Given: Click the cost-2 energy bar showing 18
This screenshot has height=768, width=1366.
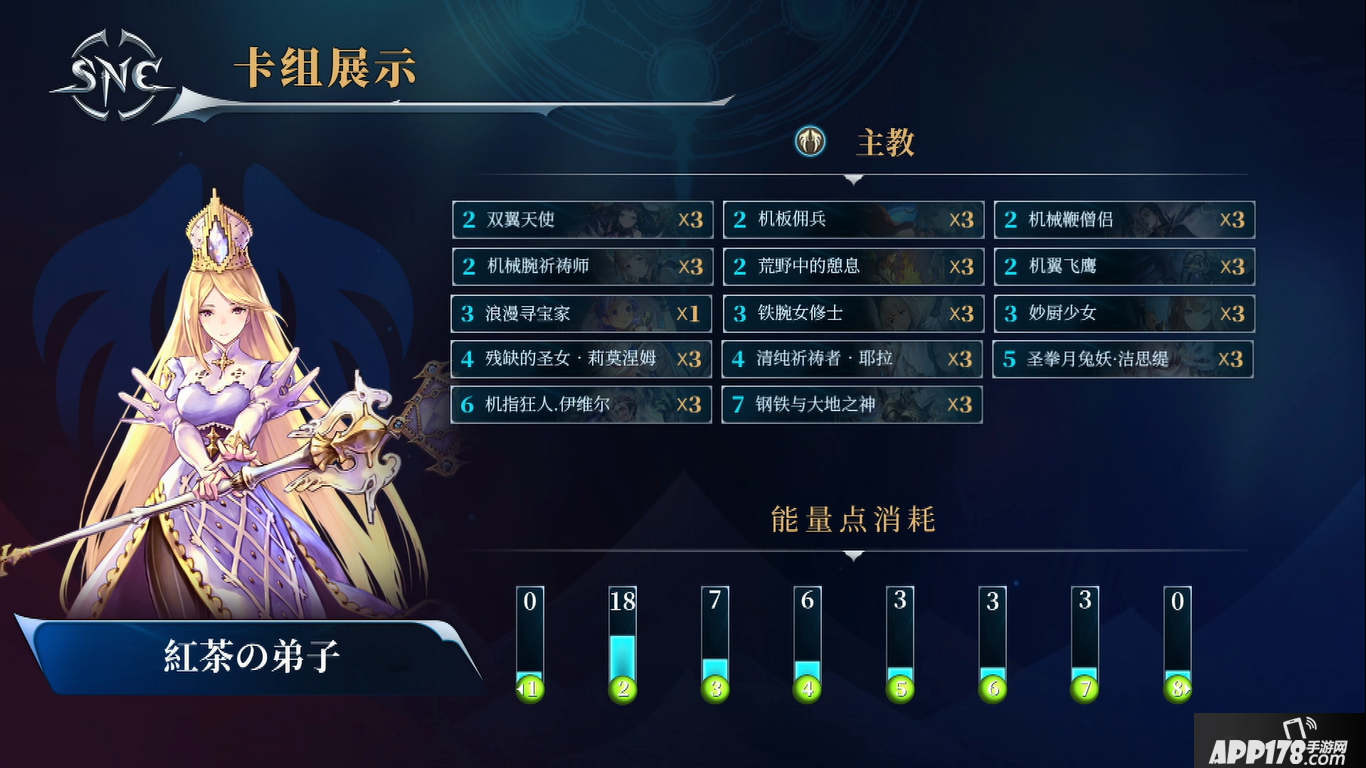Looking at the screenshot, I should coord(623,640).
